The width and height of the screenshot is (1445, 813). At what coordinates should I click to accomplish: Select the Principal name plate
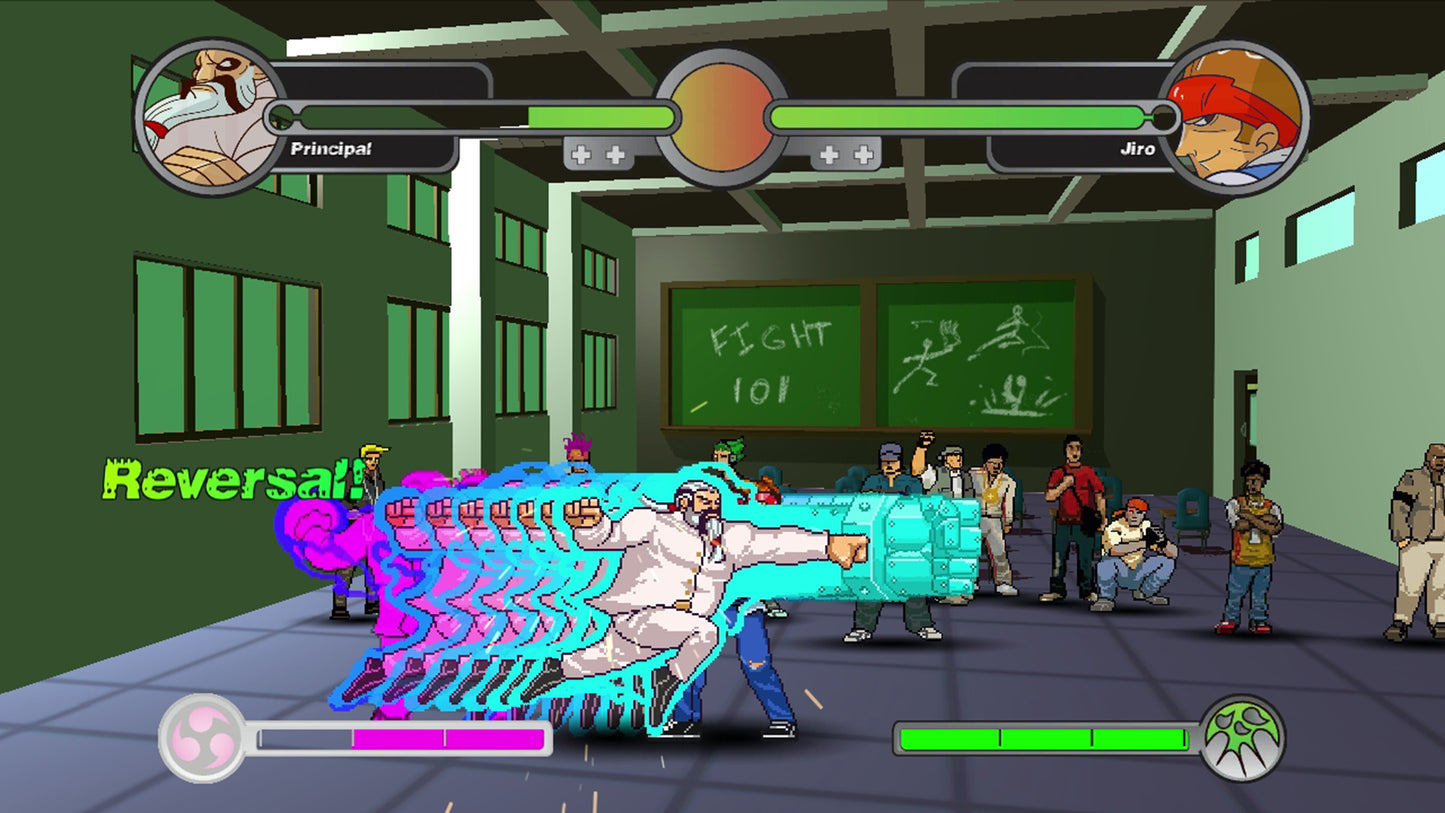330,149
